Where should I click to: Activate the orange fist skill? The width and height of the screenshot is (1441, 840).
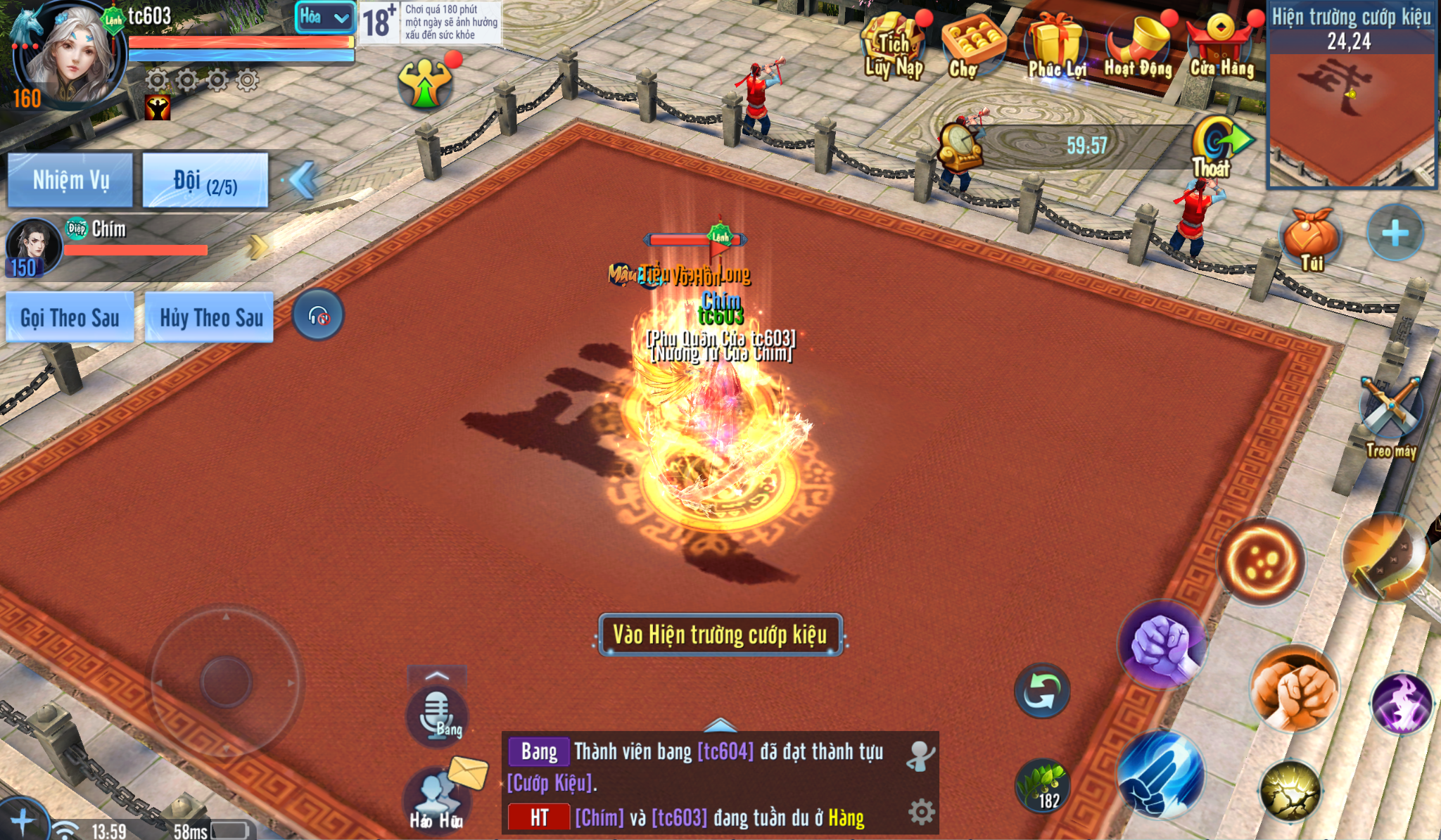(x=1295, y=688)
